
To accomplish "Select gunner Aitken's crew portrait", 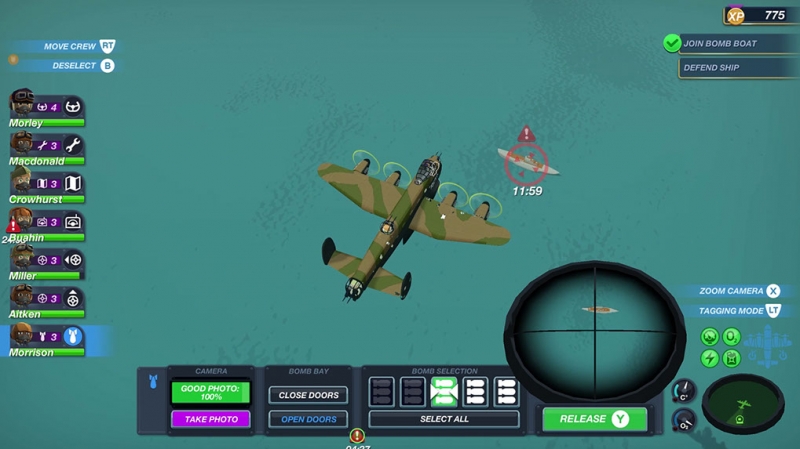I will [24, 297].
